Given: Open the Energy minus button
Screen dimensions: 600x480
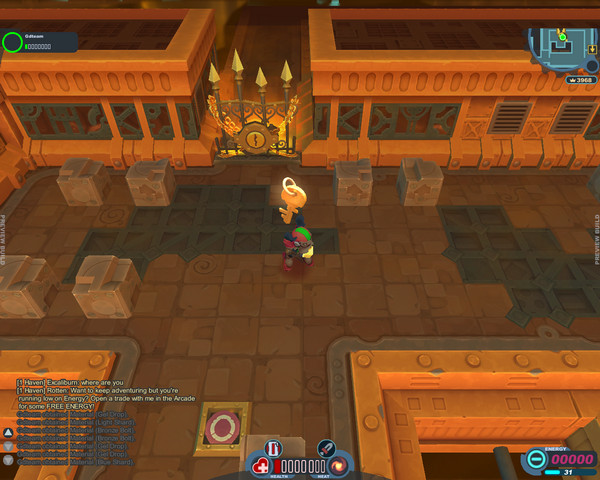Looking at the screenshot, I should [x=536, y=460].
